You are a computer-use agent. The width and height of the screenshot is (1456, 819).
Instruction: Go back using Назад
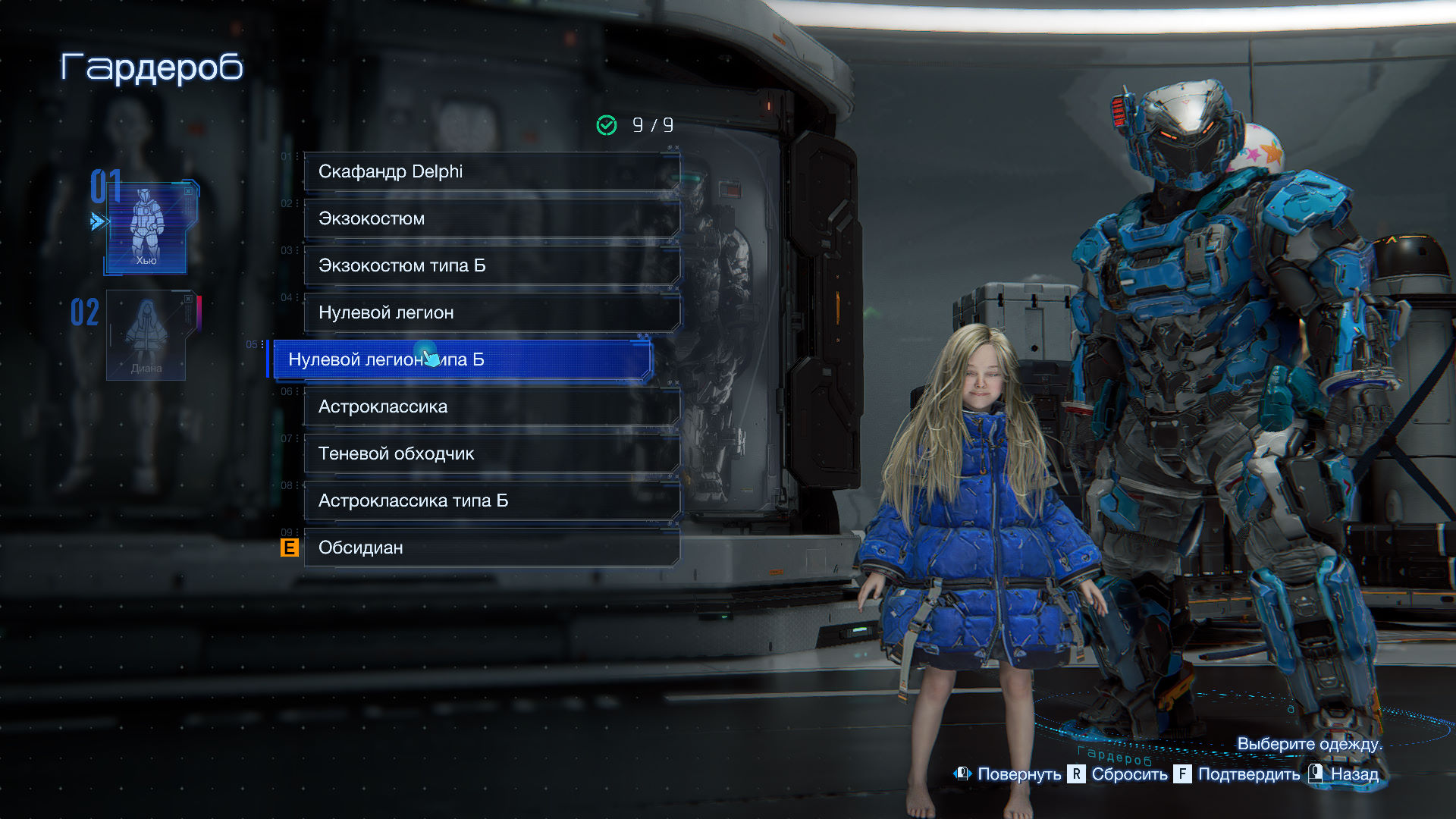[x=1345, y=774]
